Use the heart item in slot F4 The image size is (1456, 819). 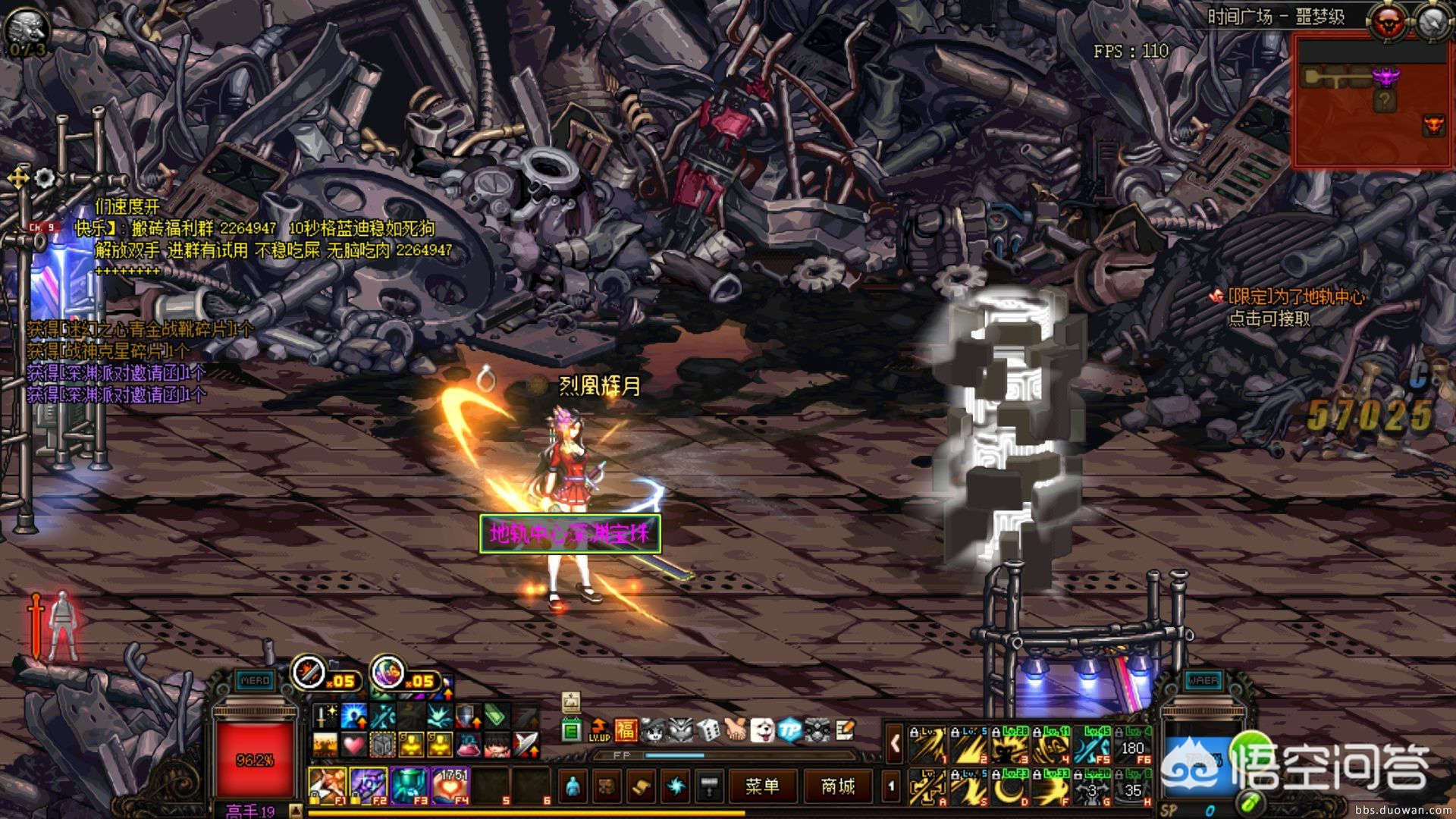click(451, 784)
